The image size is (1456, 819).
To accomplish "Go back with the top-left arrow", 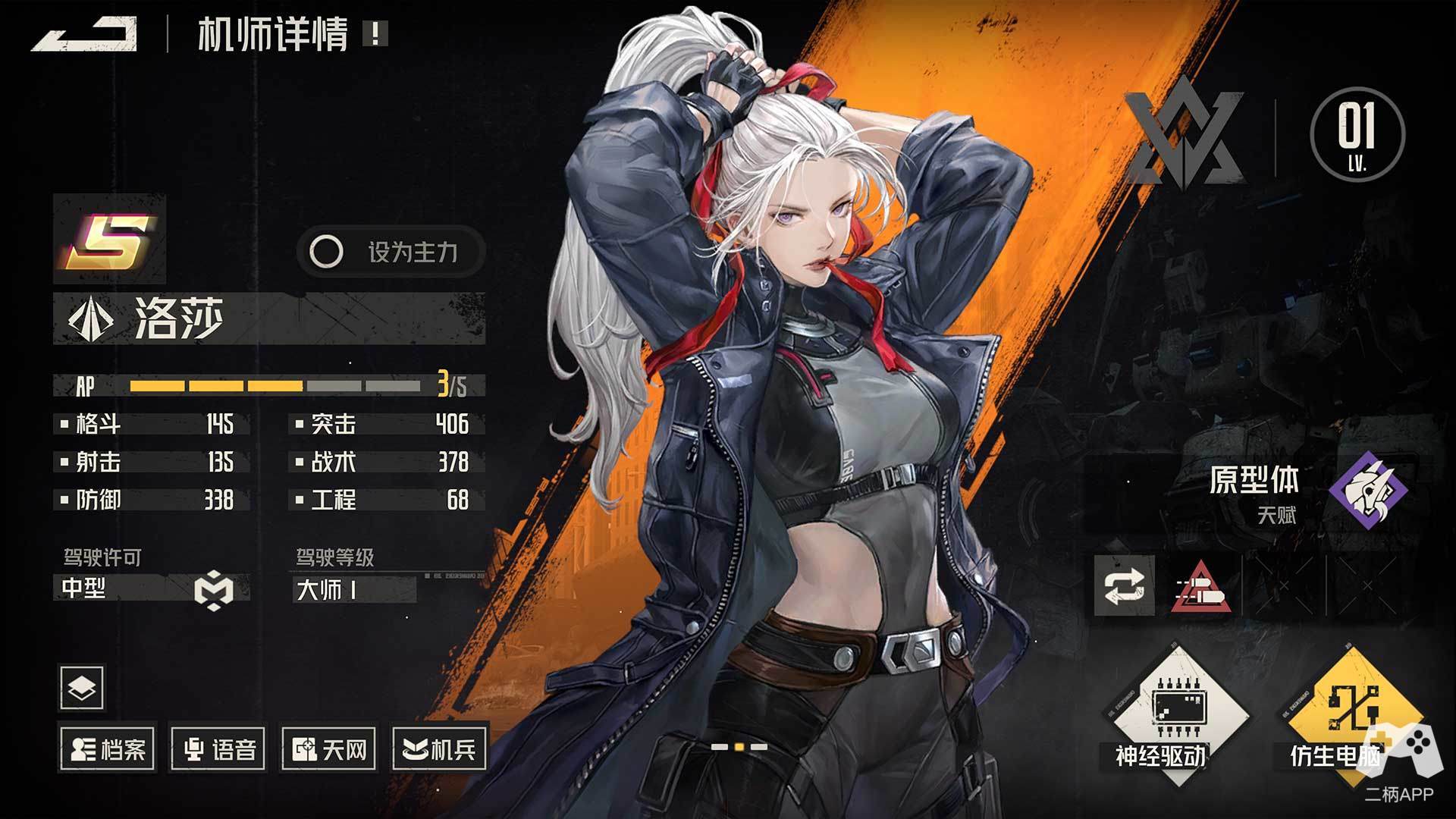I will [85, 35].
